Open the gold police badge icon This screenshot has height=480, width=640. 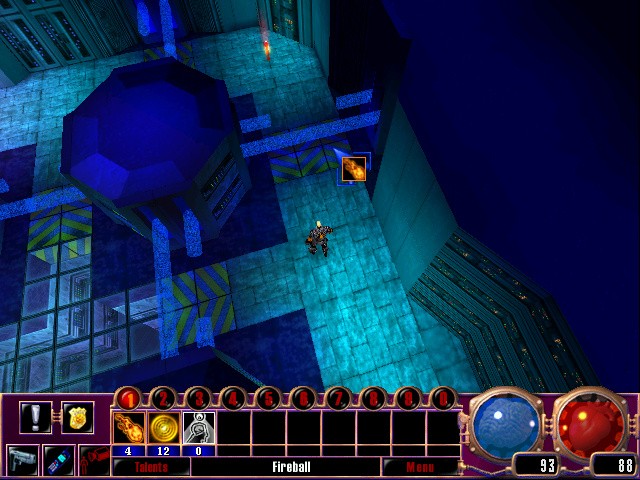[76, 416]
